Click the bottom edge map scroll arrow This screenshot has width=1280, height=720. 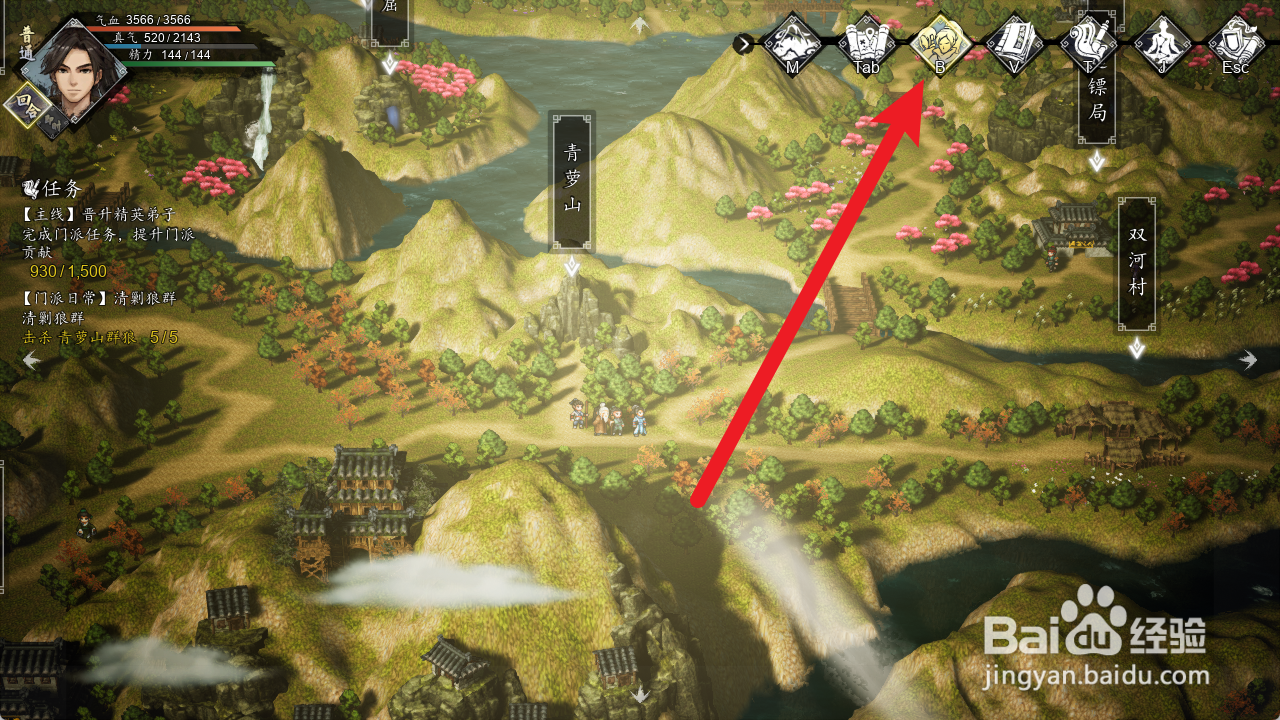tap(640, 693)
